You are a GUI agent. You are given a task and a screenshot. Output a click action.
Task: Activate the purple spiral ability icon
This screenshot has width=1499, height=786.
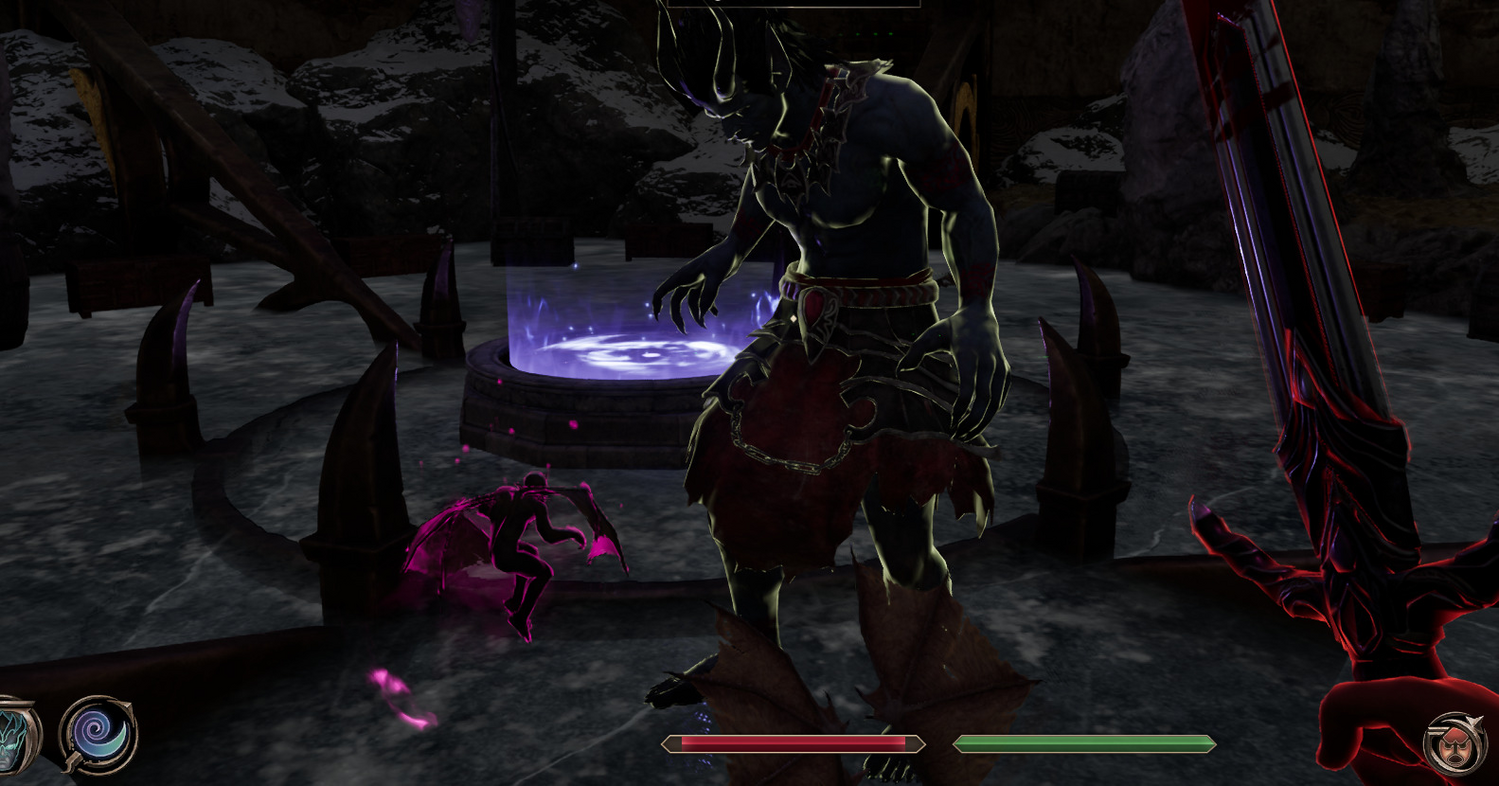98,735
